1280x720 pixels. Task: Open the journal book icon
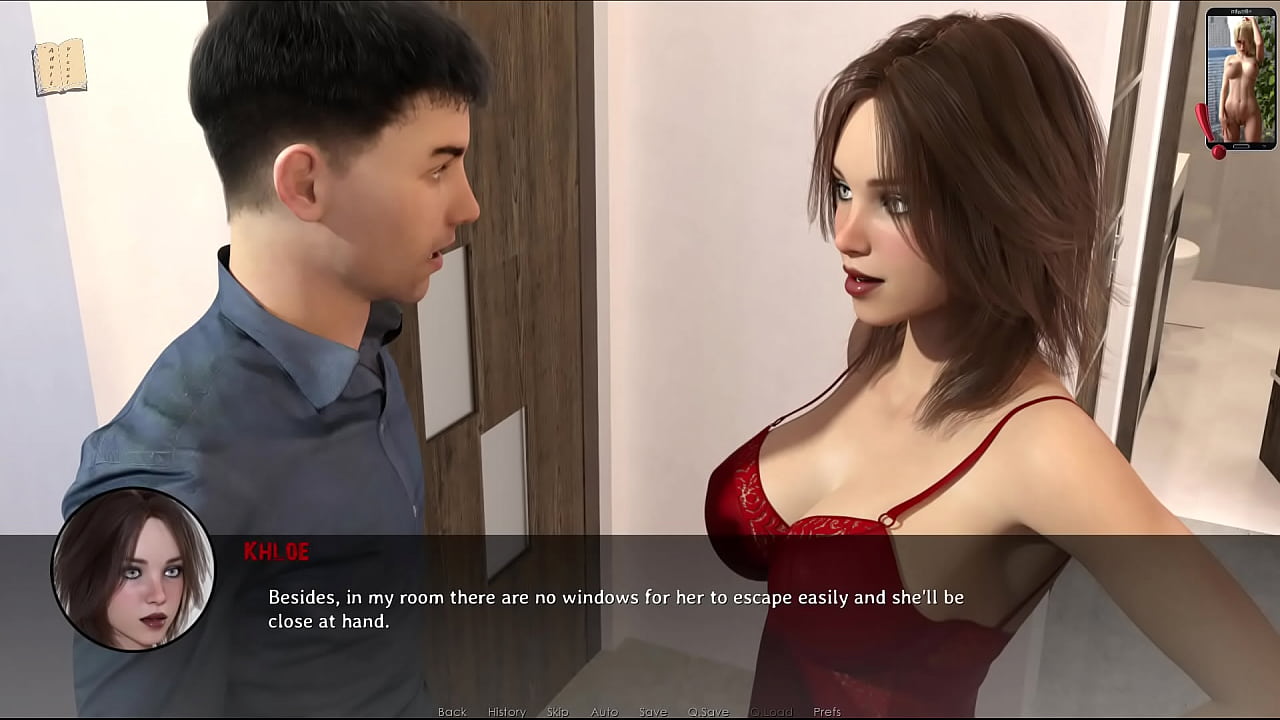click(59, 67)
